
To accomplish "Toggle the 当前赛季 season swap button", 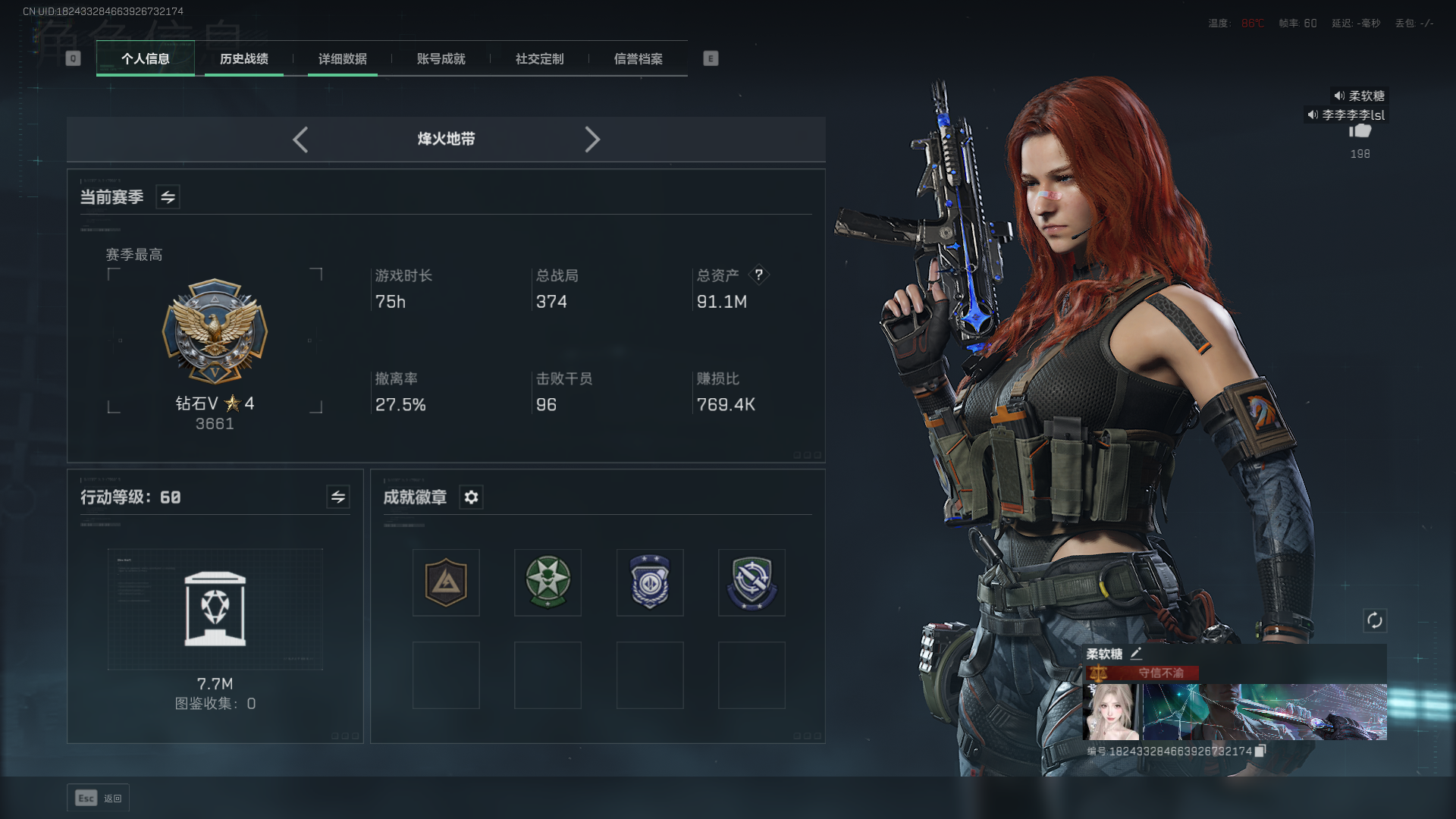I will [x=168, y=197].
